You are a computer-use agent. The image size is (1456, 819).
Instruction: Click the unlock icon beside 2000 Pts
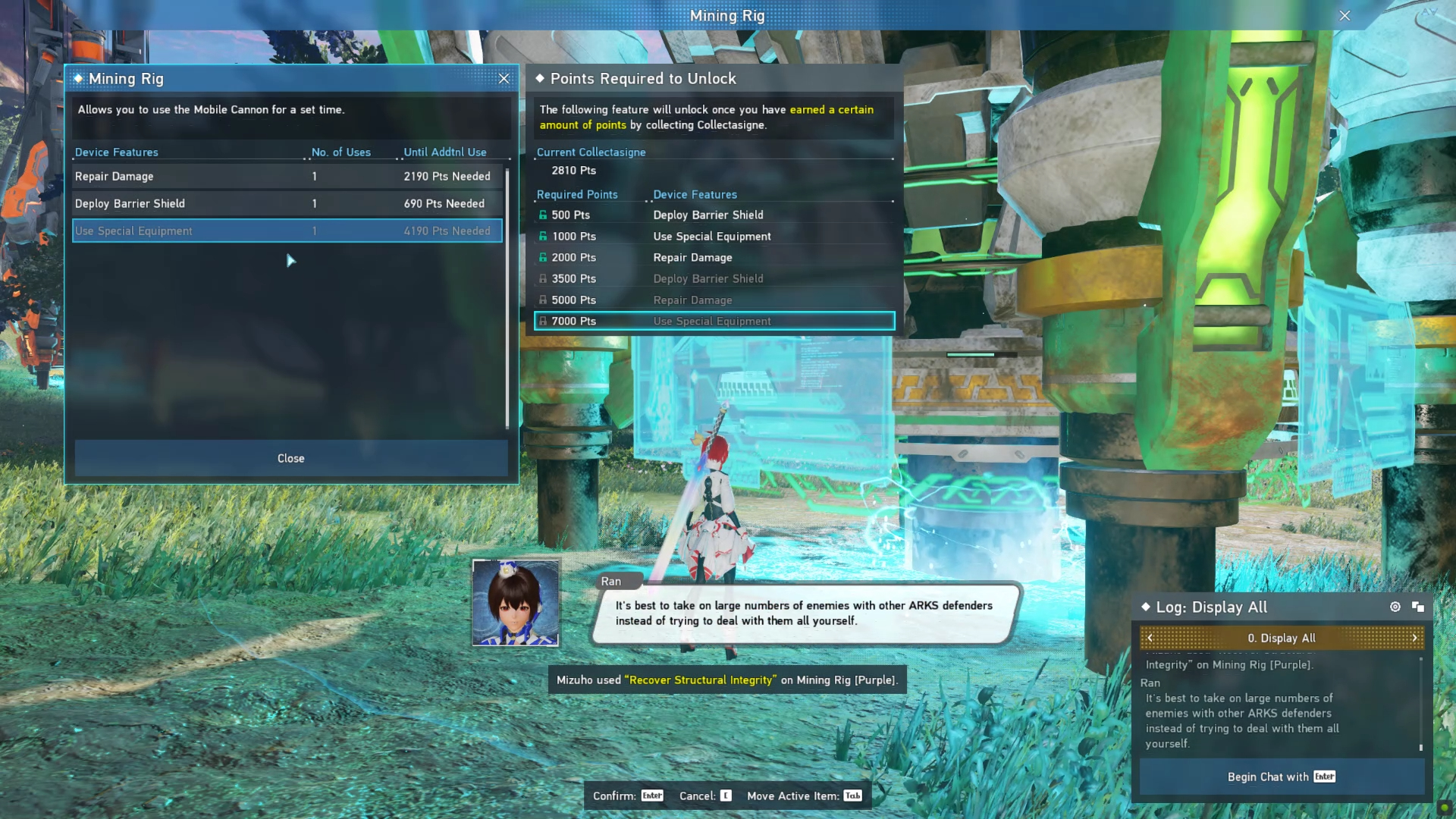[x=543, y=257]
